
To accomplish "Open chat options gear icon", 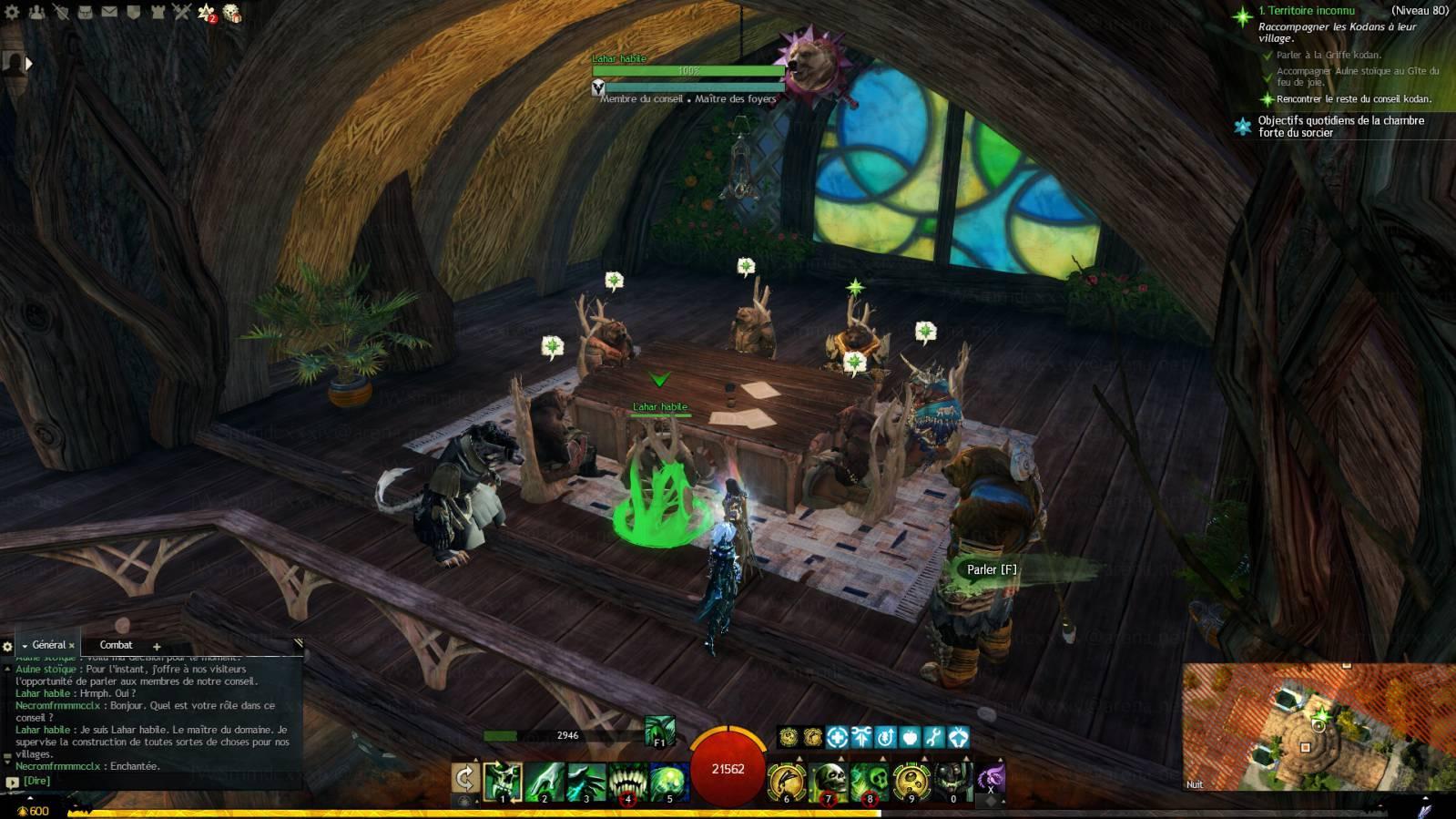I will [x=8, y=647].
